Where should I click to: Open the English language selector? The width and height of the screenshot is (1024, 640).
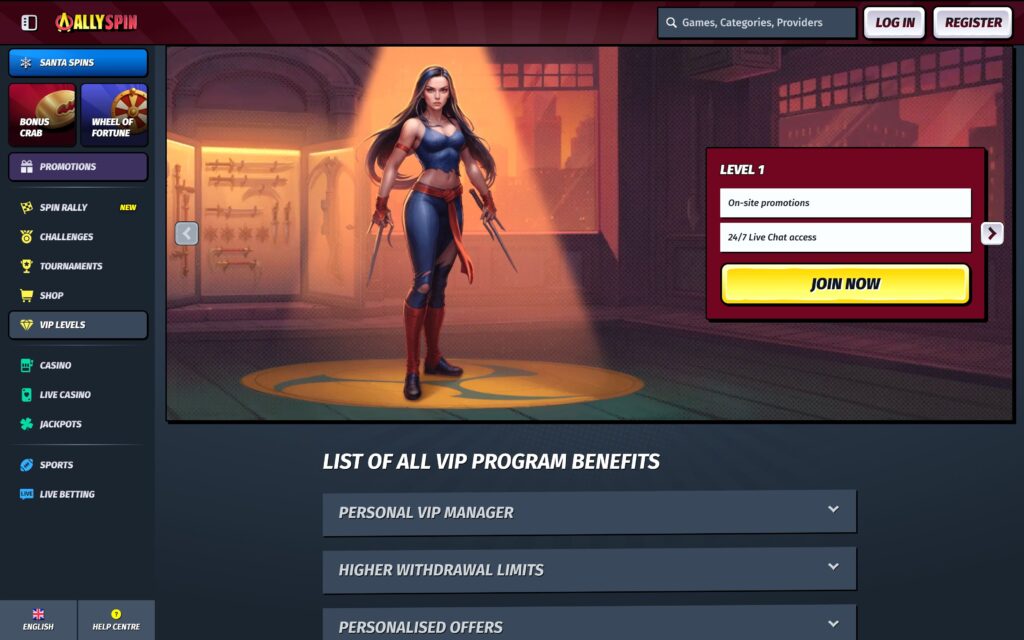[x=38, y=620]
